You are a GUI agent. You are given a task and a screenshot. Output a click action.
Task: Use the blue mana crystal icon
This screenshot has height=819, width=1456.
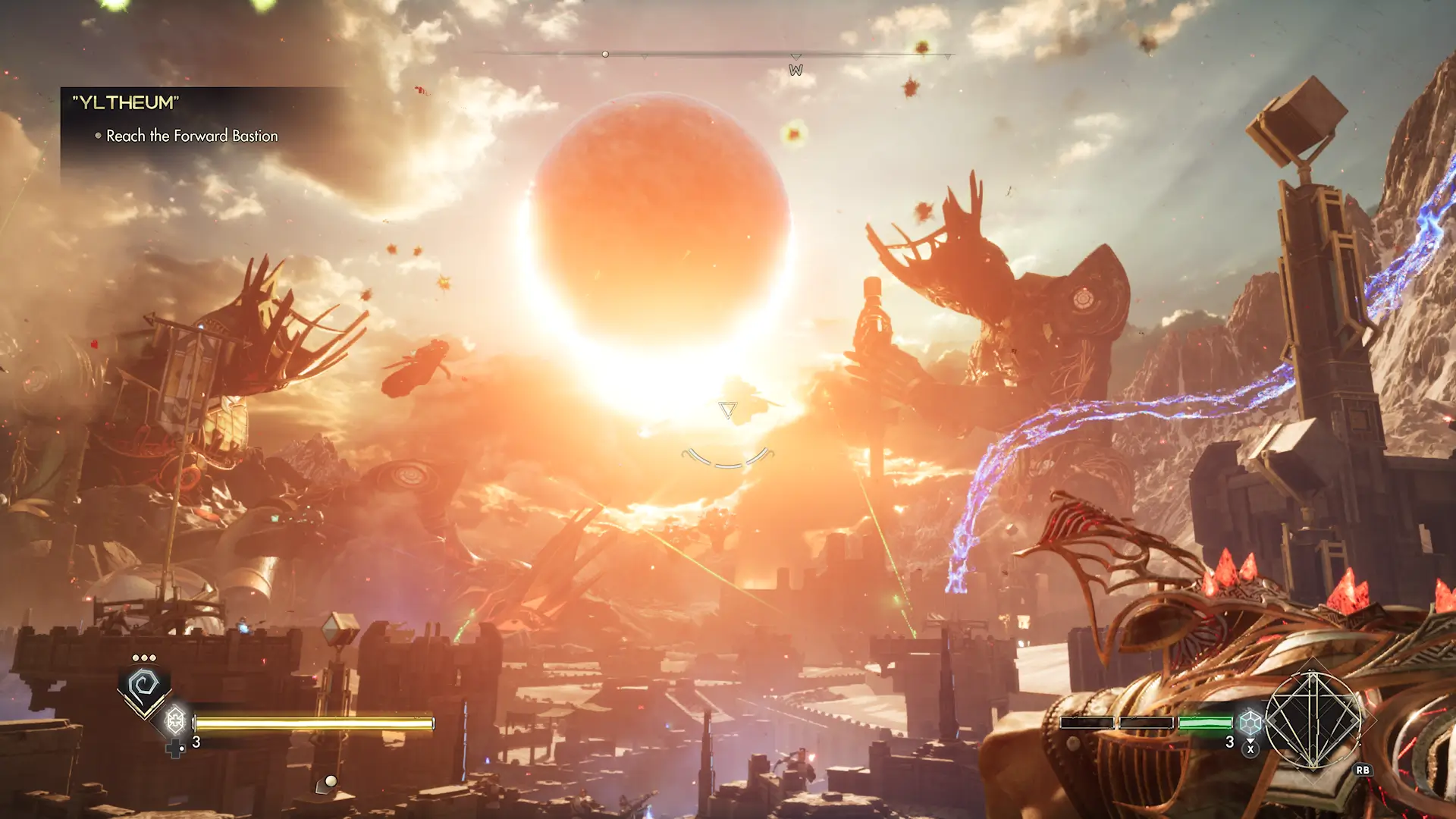point(1250,722)
